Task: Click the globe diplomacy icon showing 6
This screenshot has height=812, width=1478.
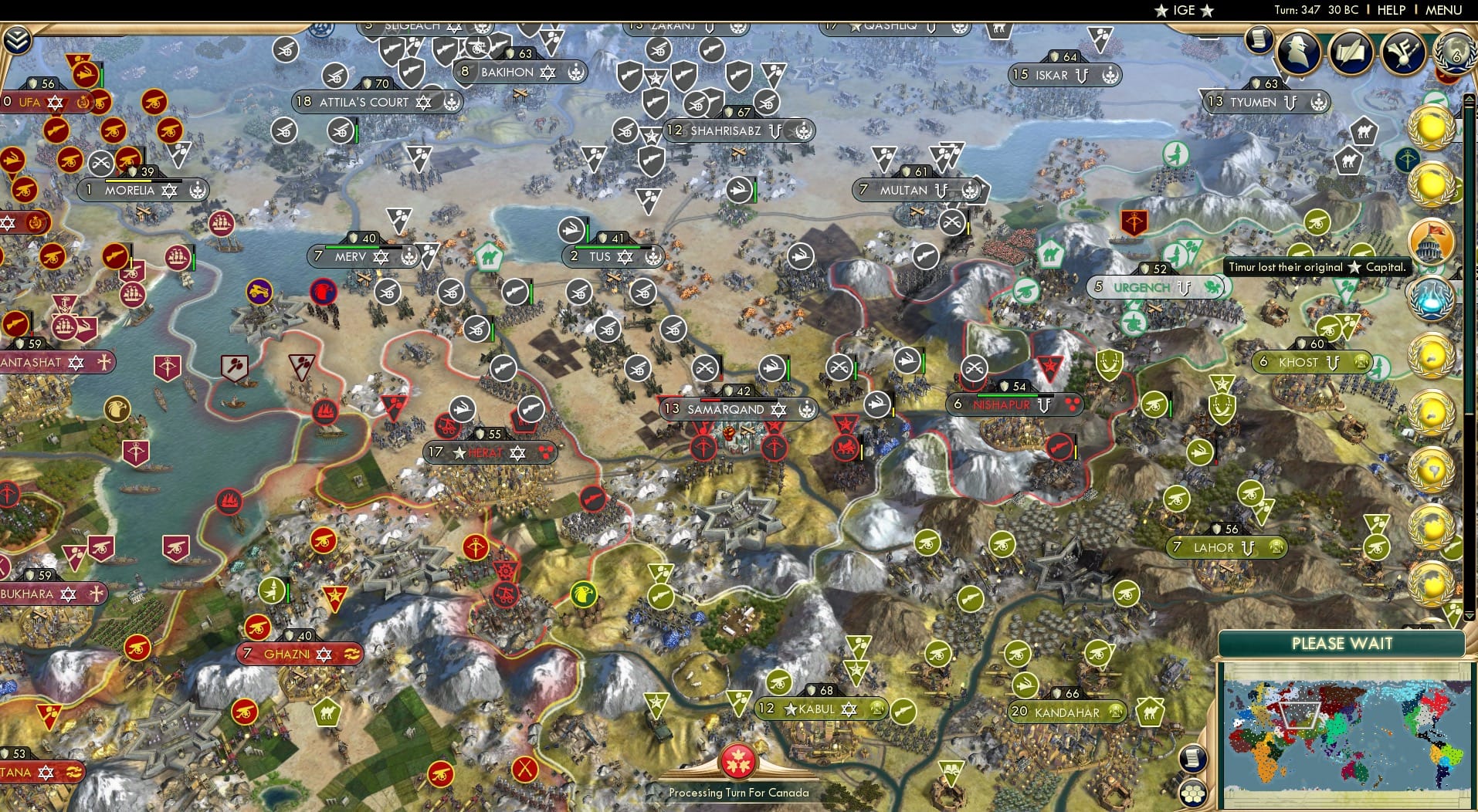Action: 1456,54
